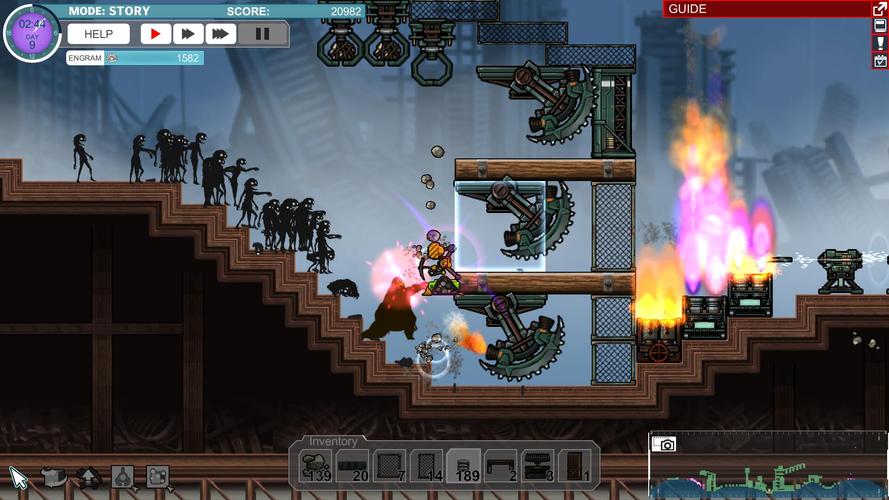Open the exclamation mark alerts icon
The height and width of the screenshot is (500, 889).
click(880, 43)
